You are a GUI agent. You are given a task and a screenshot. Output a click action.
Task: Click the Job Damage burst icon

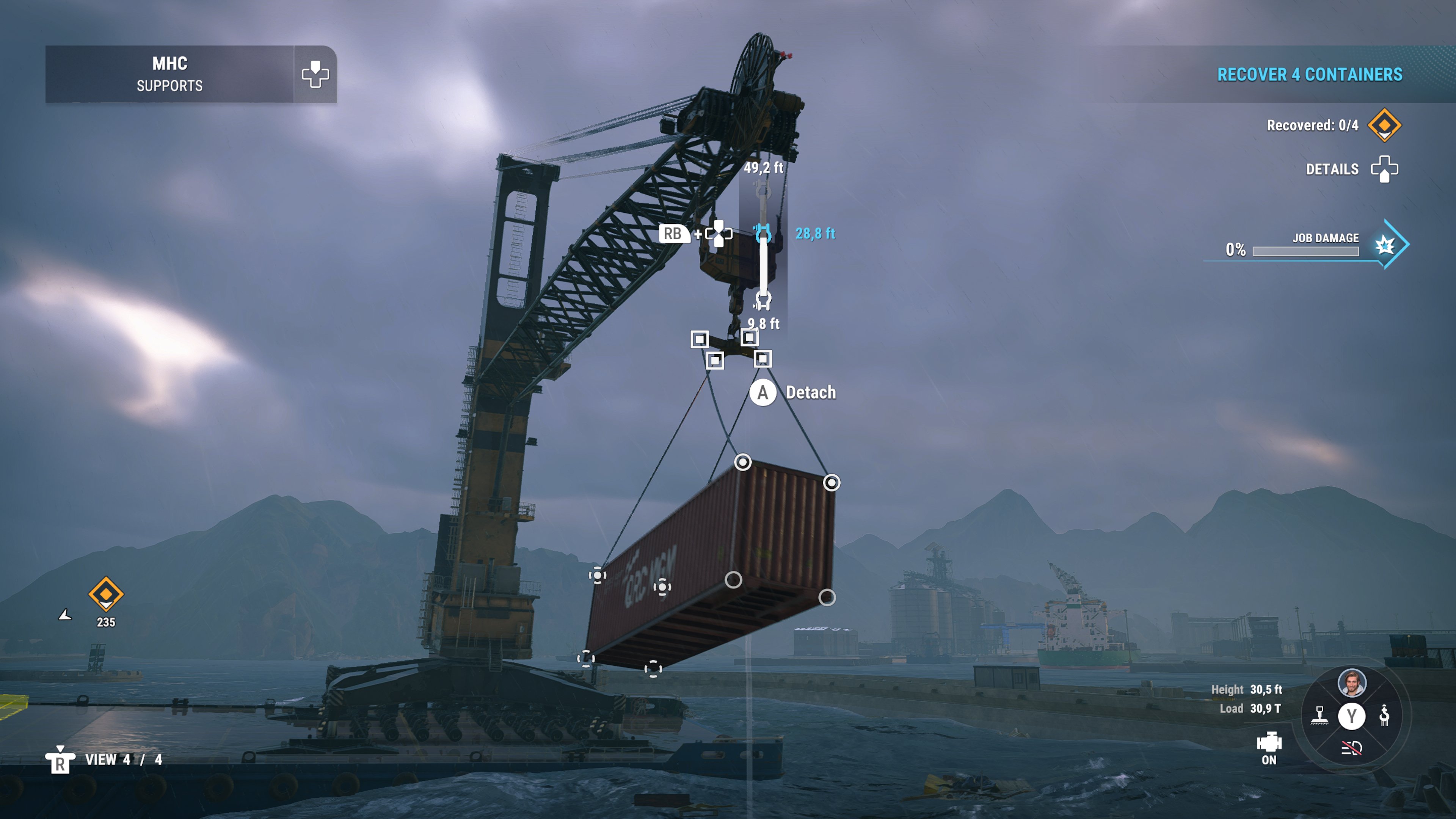pyautogui.click(x=1385, y=245)
